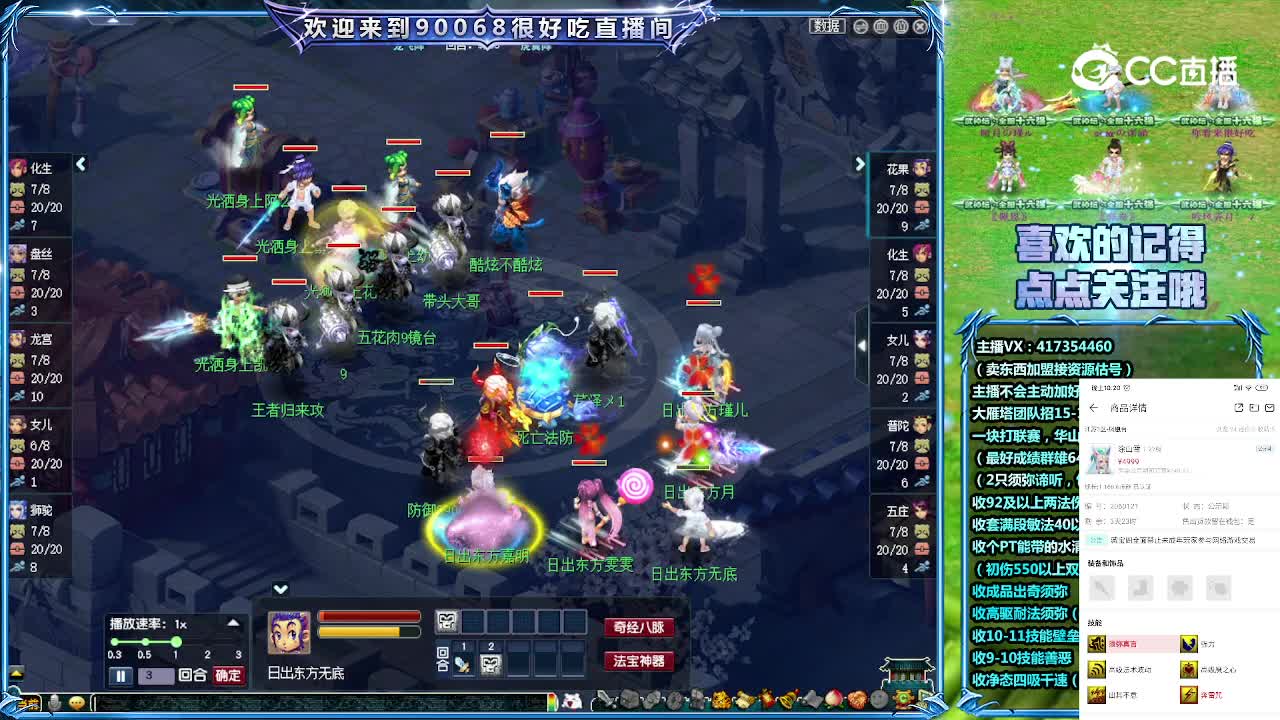Pause the replay with the pause button

pyautogui.click(x=120, y=676)
